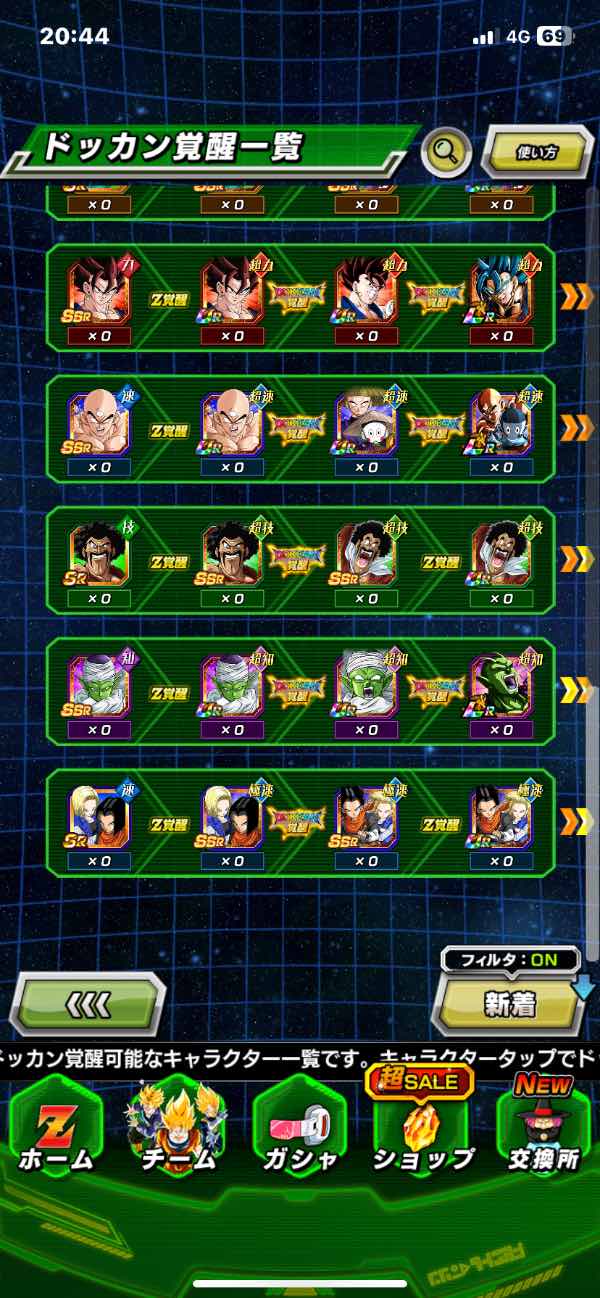Expand the Mr. Satan row arrow
The height and width of the screenshot is (1298, 600).
coord(576,559)
